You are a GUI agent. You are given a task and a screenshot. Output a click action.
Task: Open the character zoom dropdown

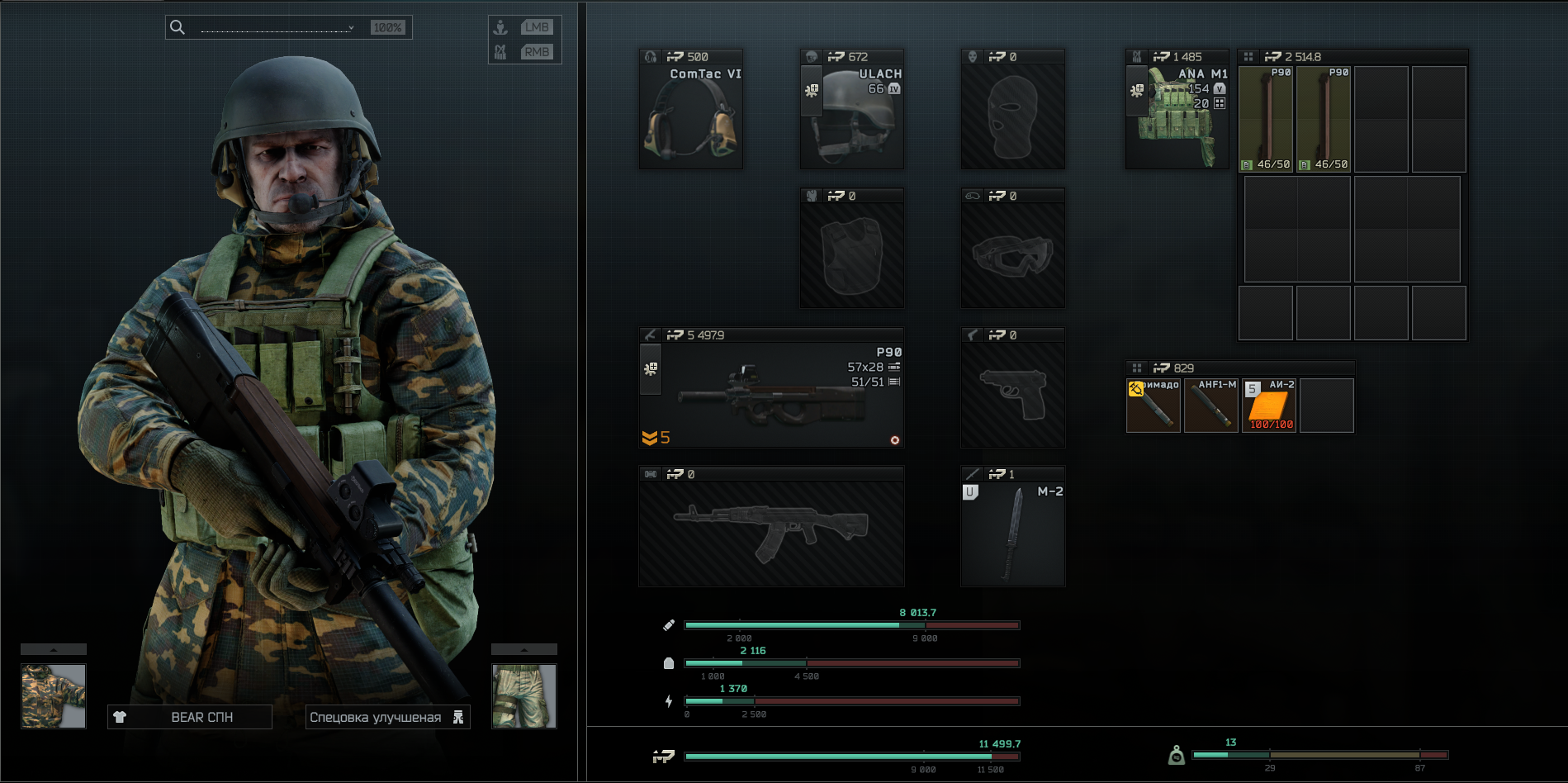click(x=277, y=27)
